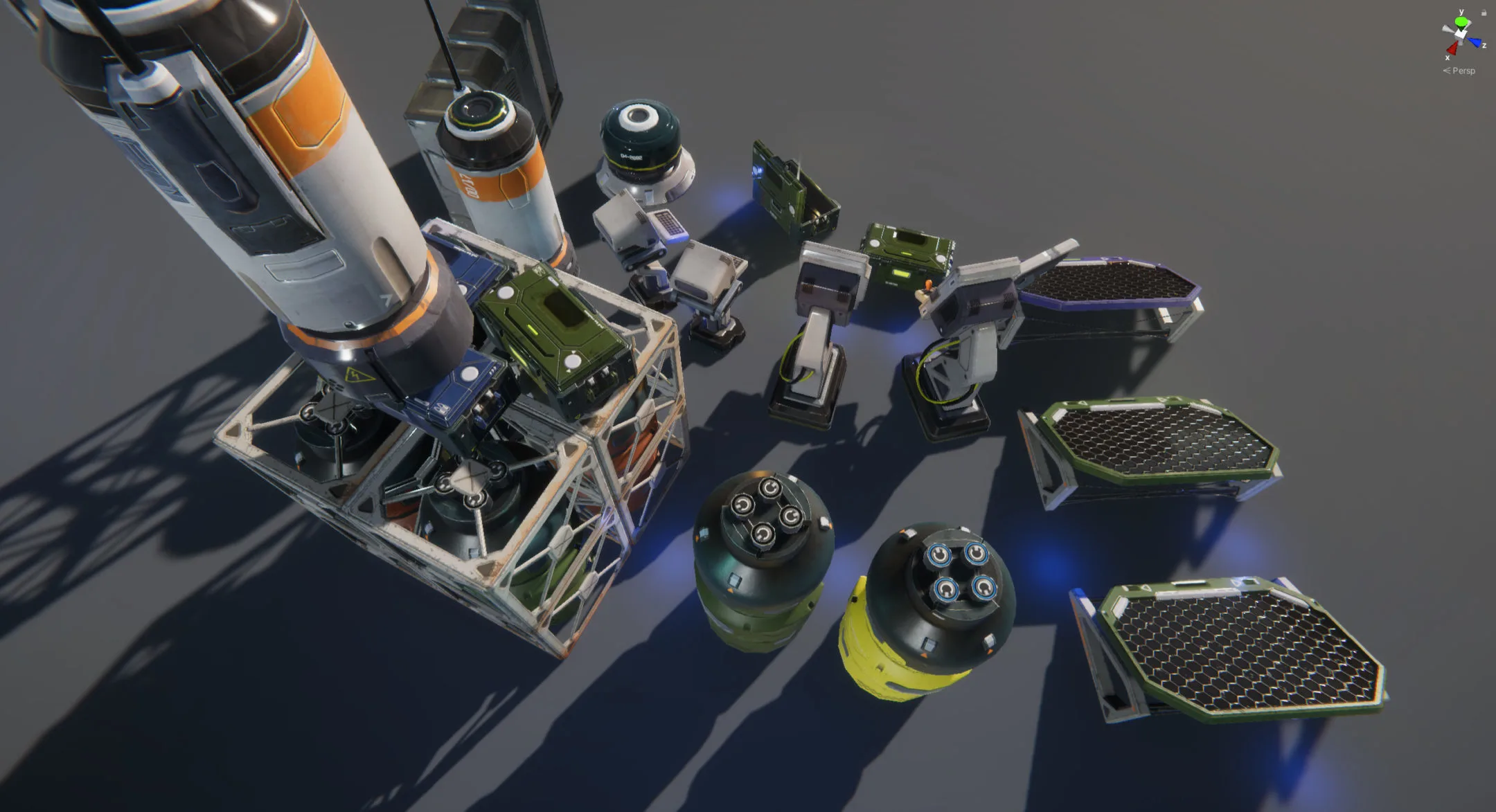This screenshot has width=1496, height=812.
Task: Click a gray negative-axis handle on the view gizmo
Action: point(1445,28)
